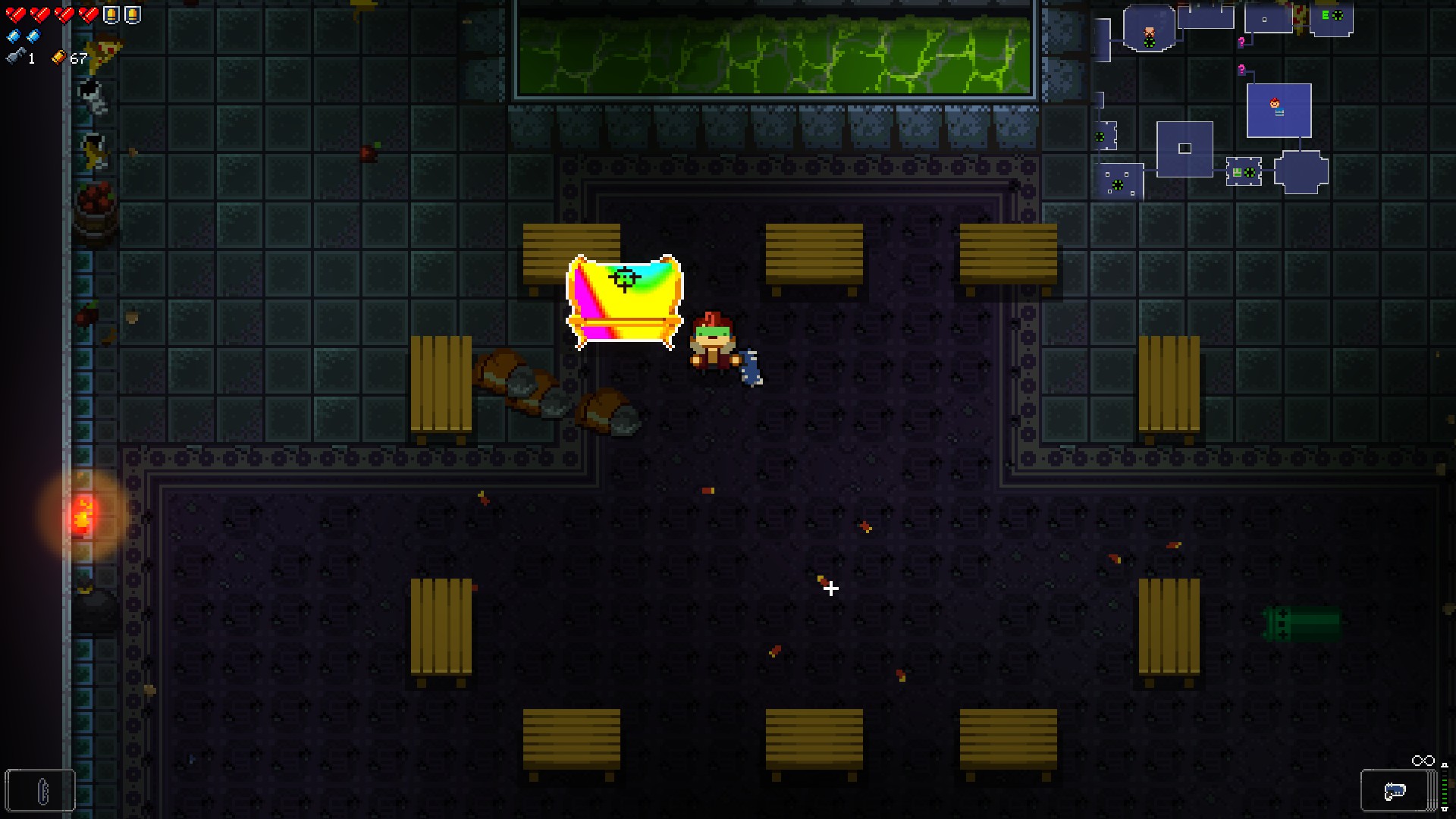Image resolution: width=1456 pixels, height=819 pixels.
Task: Click the glowing wall torch on left
Action: (x=83, y=516)
